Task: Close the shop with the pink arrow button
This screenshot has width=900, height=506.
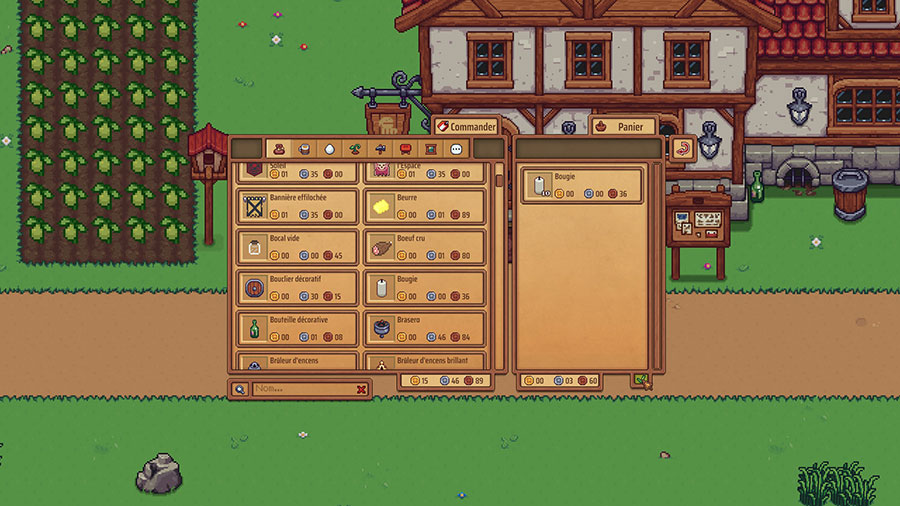Action: point(683,148)
